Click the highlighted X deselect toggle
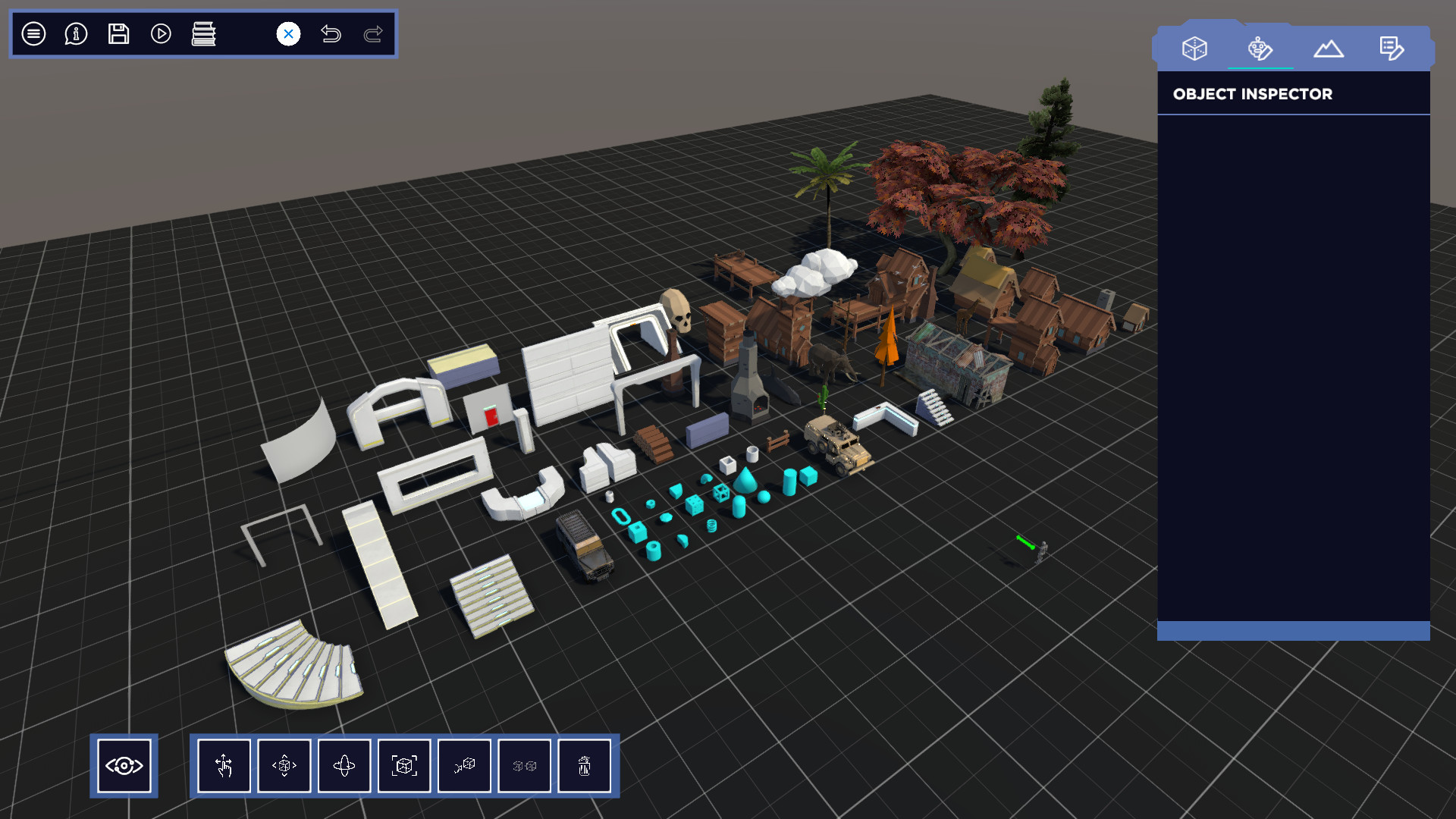 coord(287,33)
